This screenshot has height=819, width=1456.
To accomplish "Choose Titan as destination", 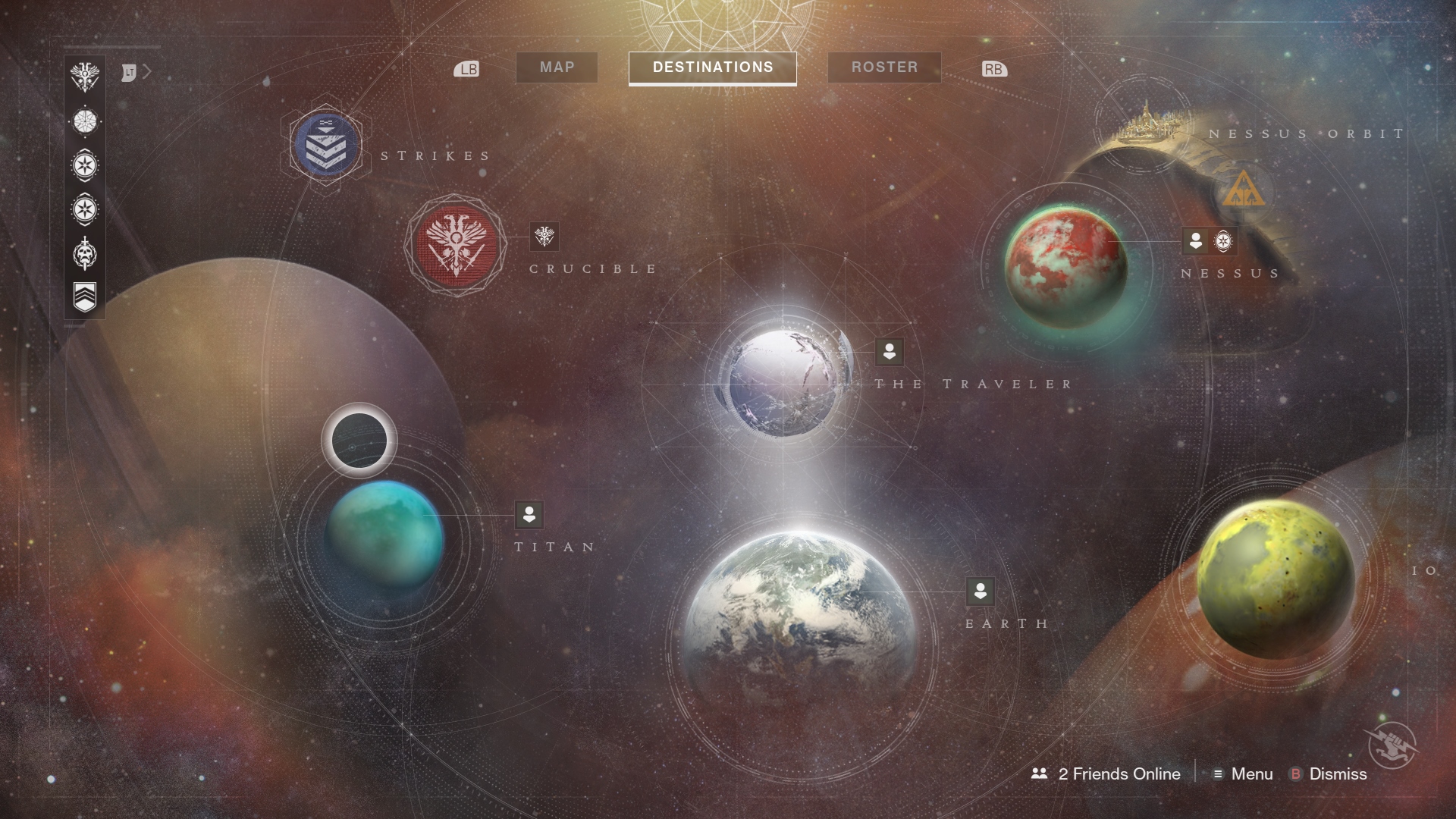I will pos(385,535).
